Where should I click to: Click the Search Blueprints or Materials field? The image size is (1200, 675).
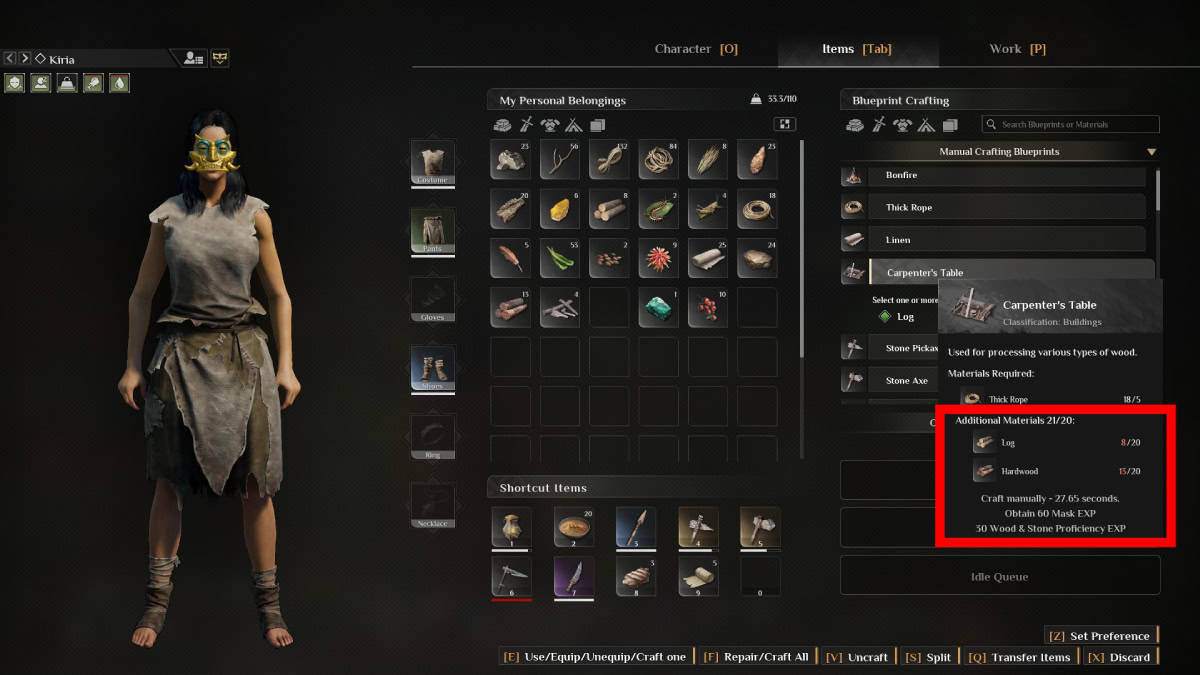click(x=1070, y=125)
